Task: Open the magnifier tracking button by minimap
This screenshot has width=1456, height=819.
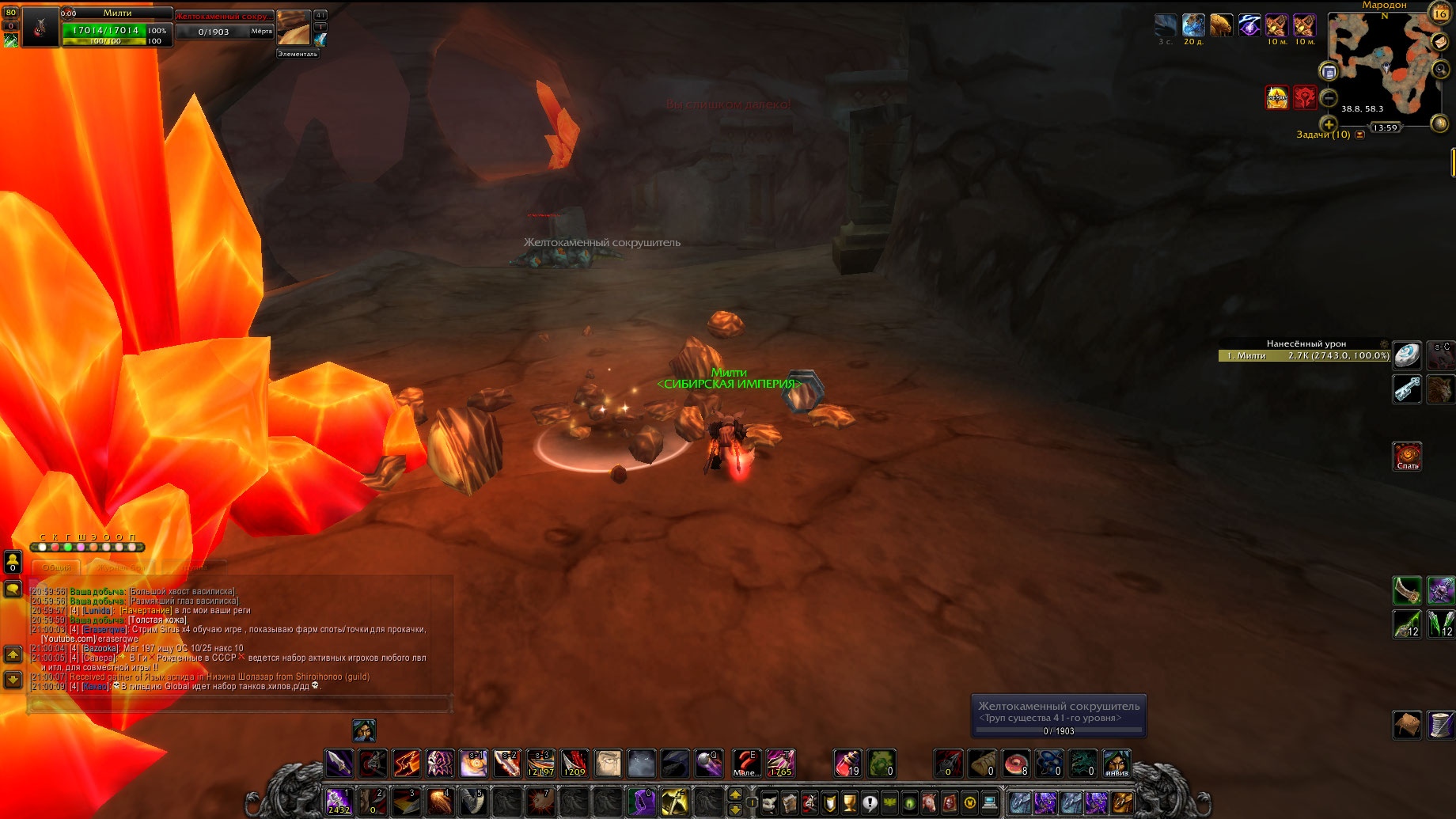Action: pos(1441,70)
